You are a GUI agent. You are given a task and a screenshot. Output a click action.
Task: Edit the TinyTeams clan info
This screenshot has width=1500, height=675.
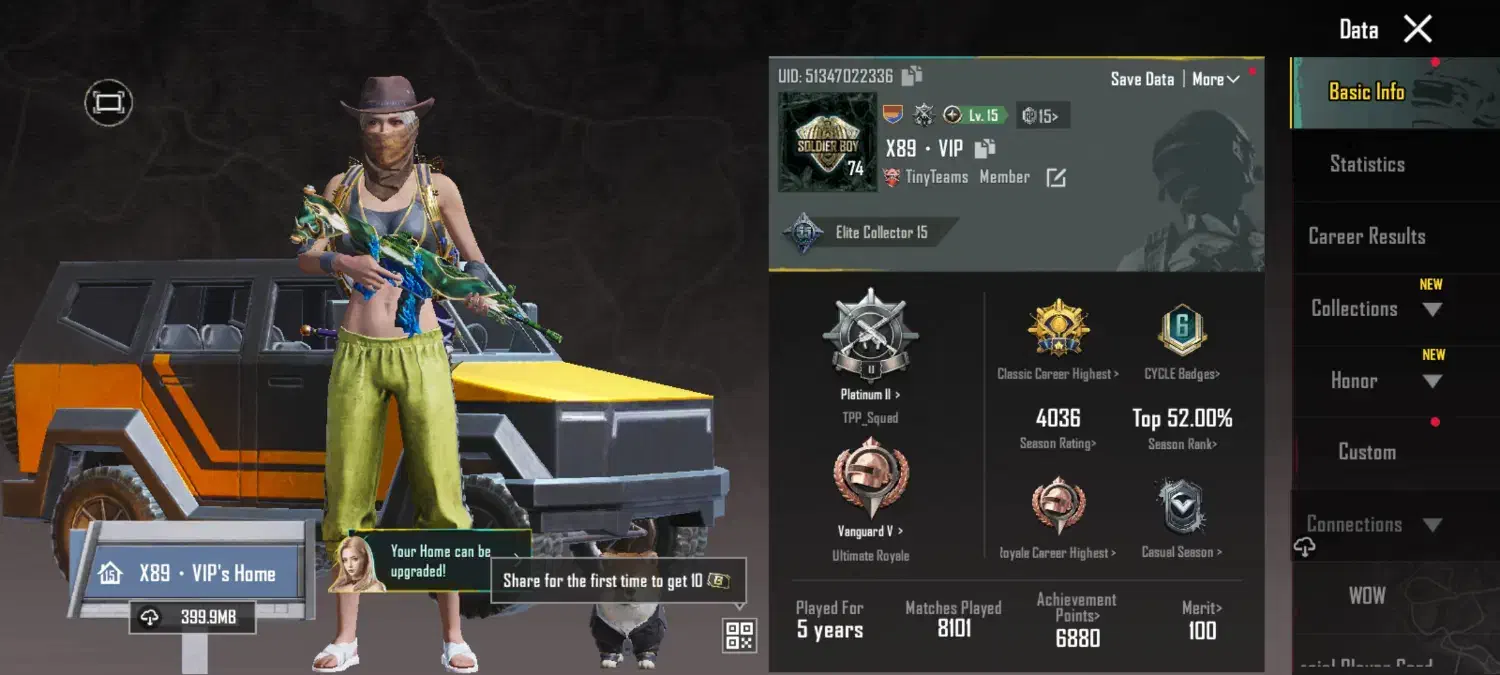[1056, 178]
